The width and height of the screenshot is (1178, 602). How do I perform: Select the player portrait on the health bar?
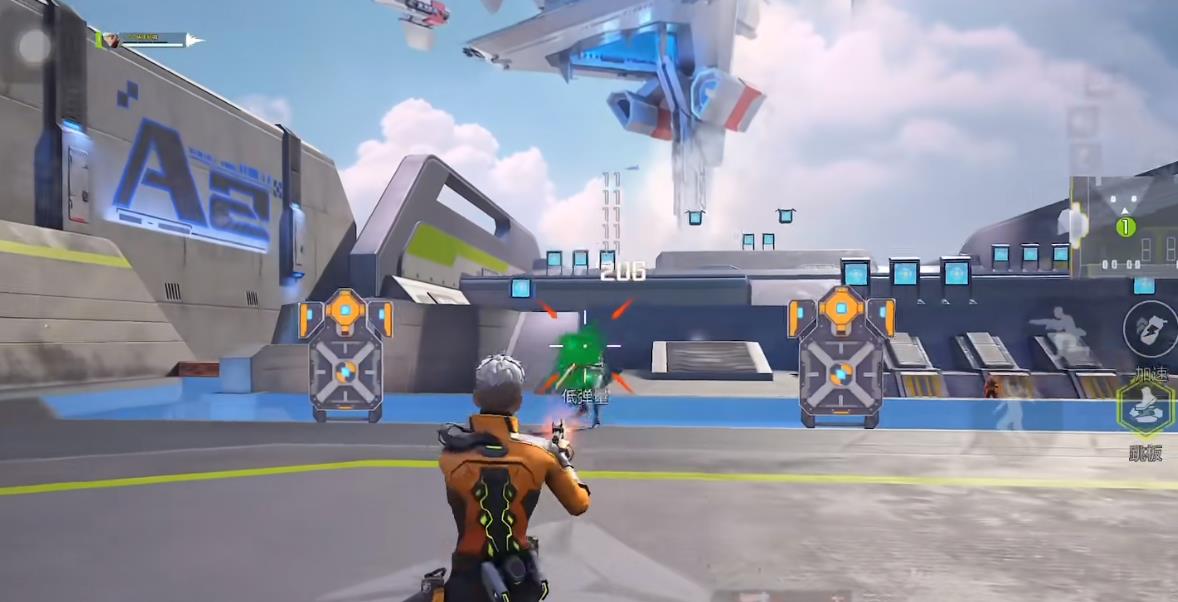(x=112, y=40)
